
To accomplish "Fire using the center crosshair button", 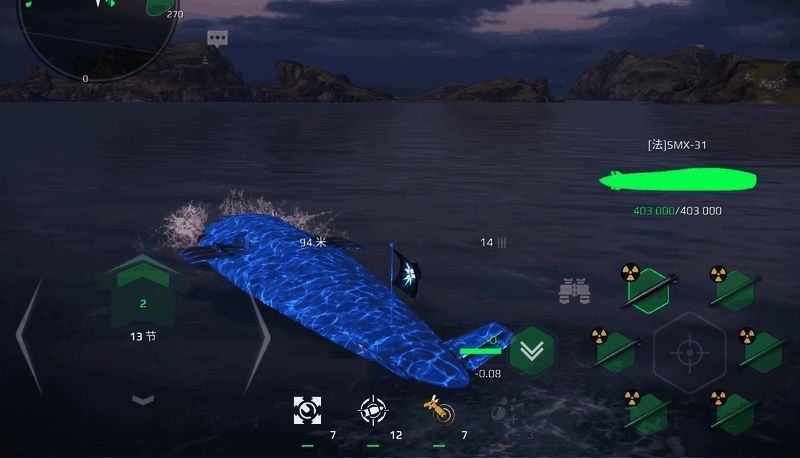I will point(688,352).
